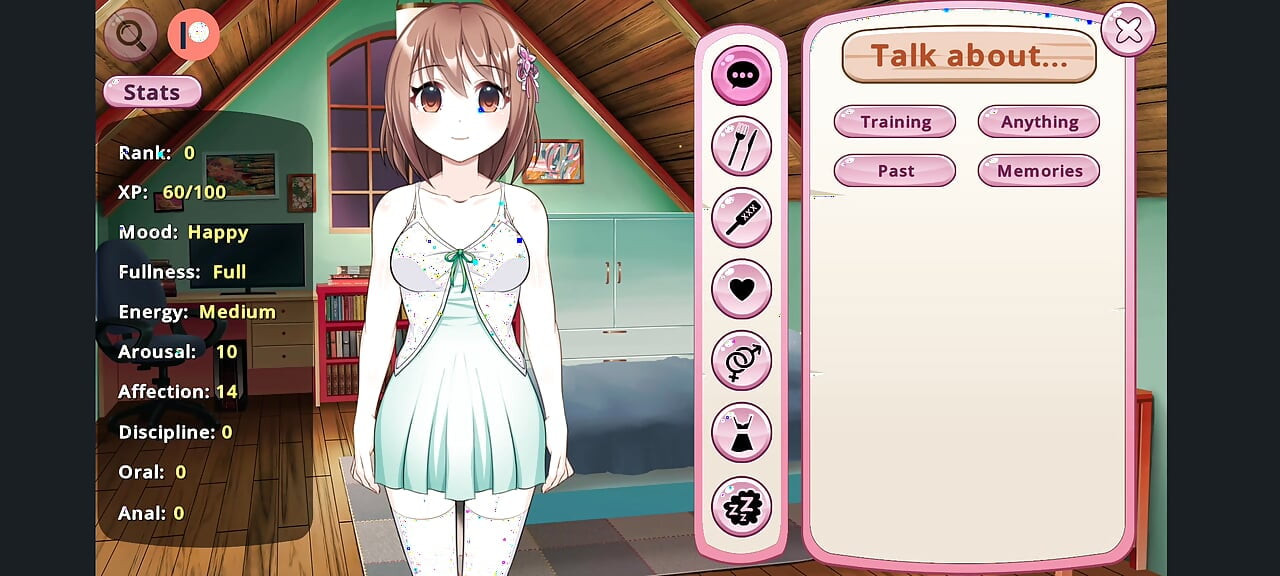Open the fork and knife feeding menu
The width and height of the screenshot is (1280, 576).
[x=741, y=147]
